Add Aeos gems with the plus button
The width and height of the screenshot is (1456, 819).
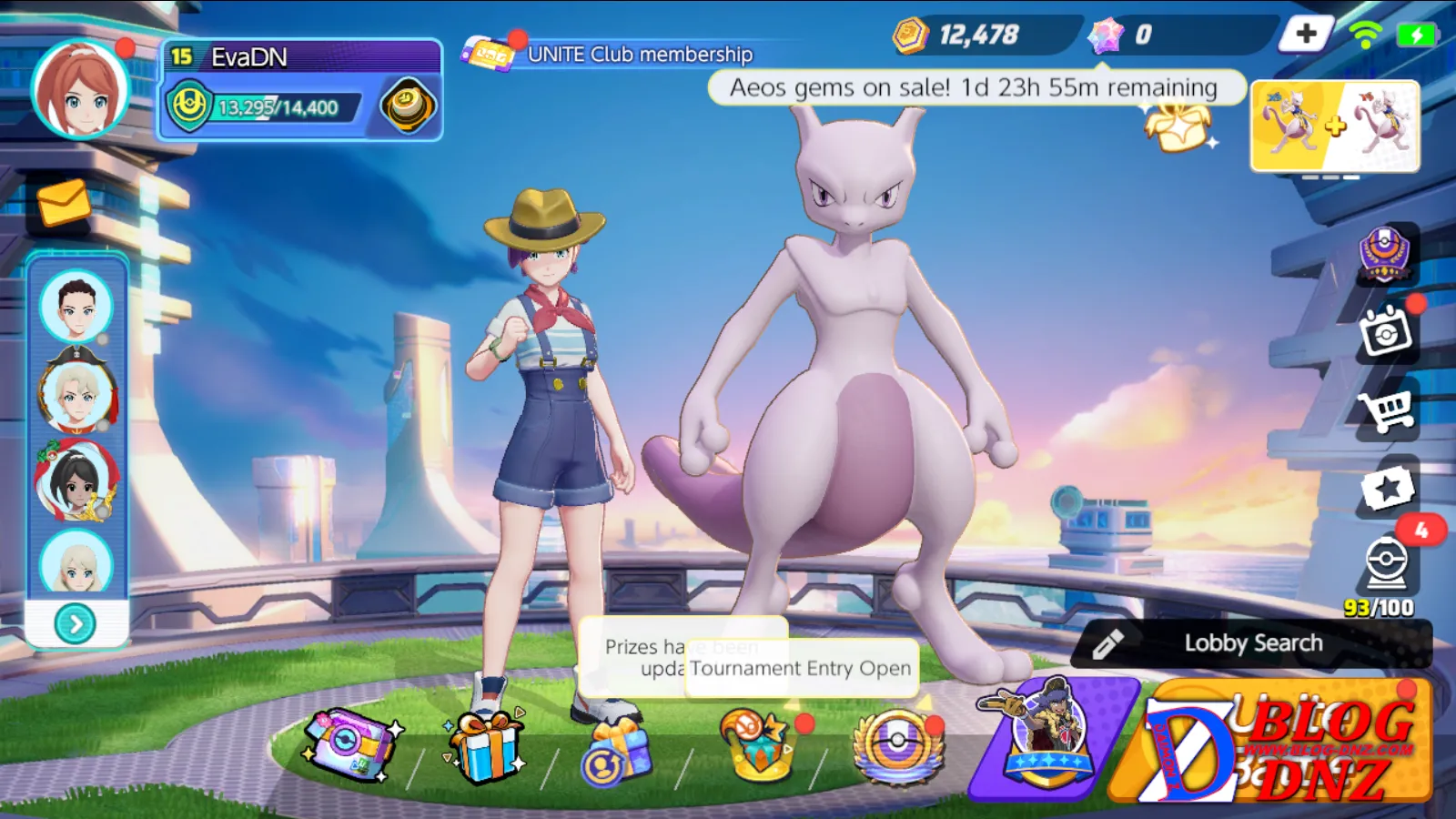click(x=1306, y=35)
